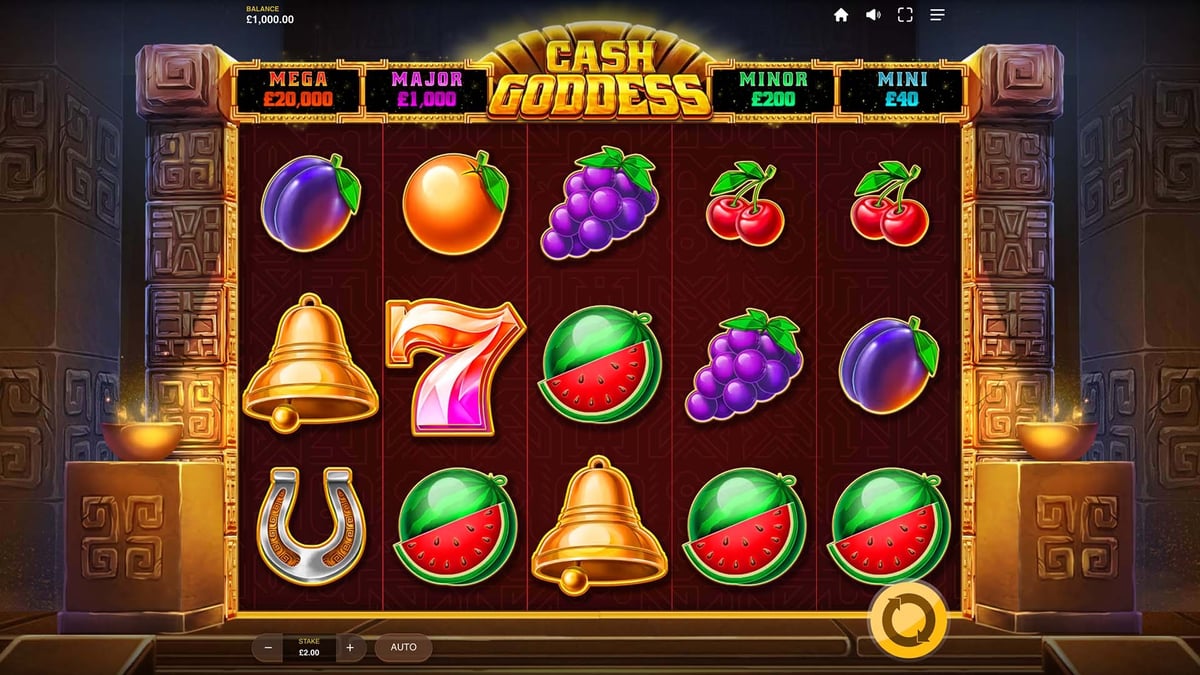Open the AUTO spin options
1200x675 pixels.
tap(403, 647)
